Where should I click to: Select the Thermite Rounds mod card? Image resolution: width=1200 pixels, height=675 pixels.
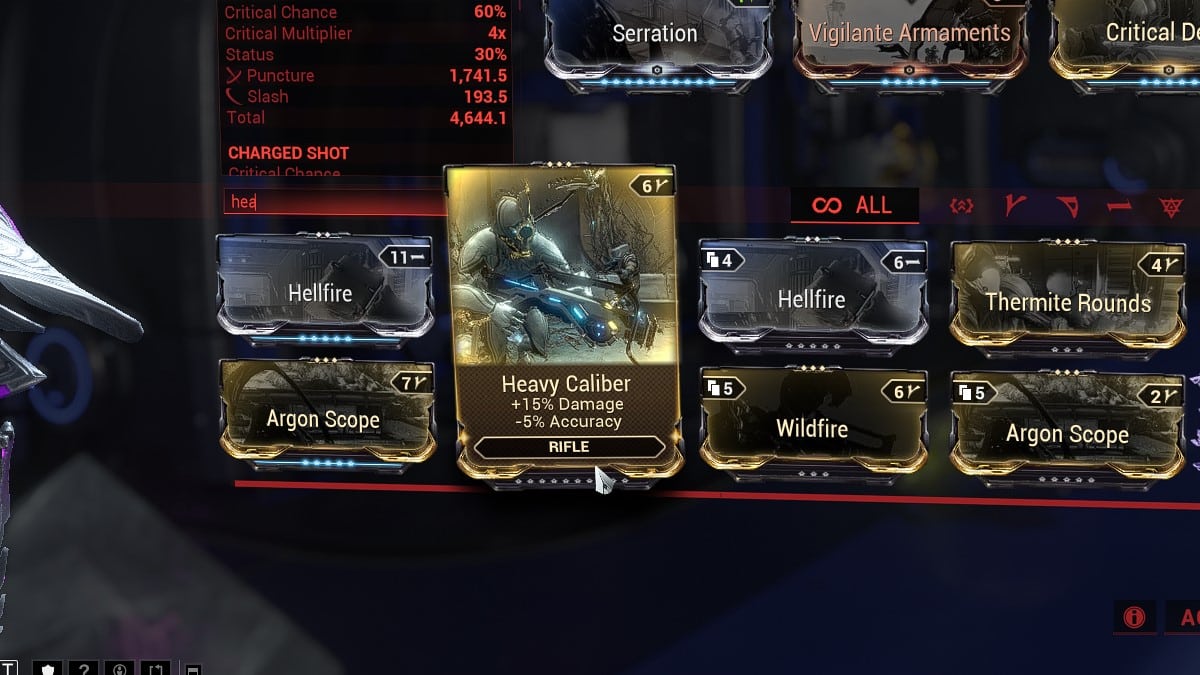1067,302
